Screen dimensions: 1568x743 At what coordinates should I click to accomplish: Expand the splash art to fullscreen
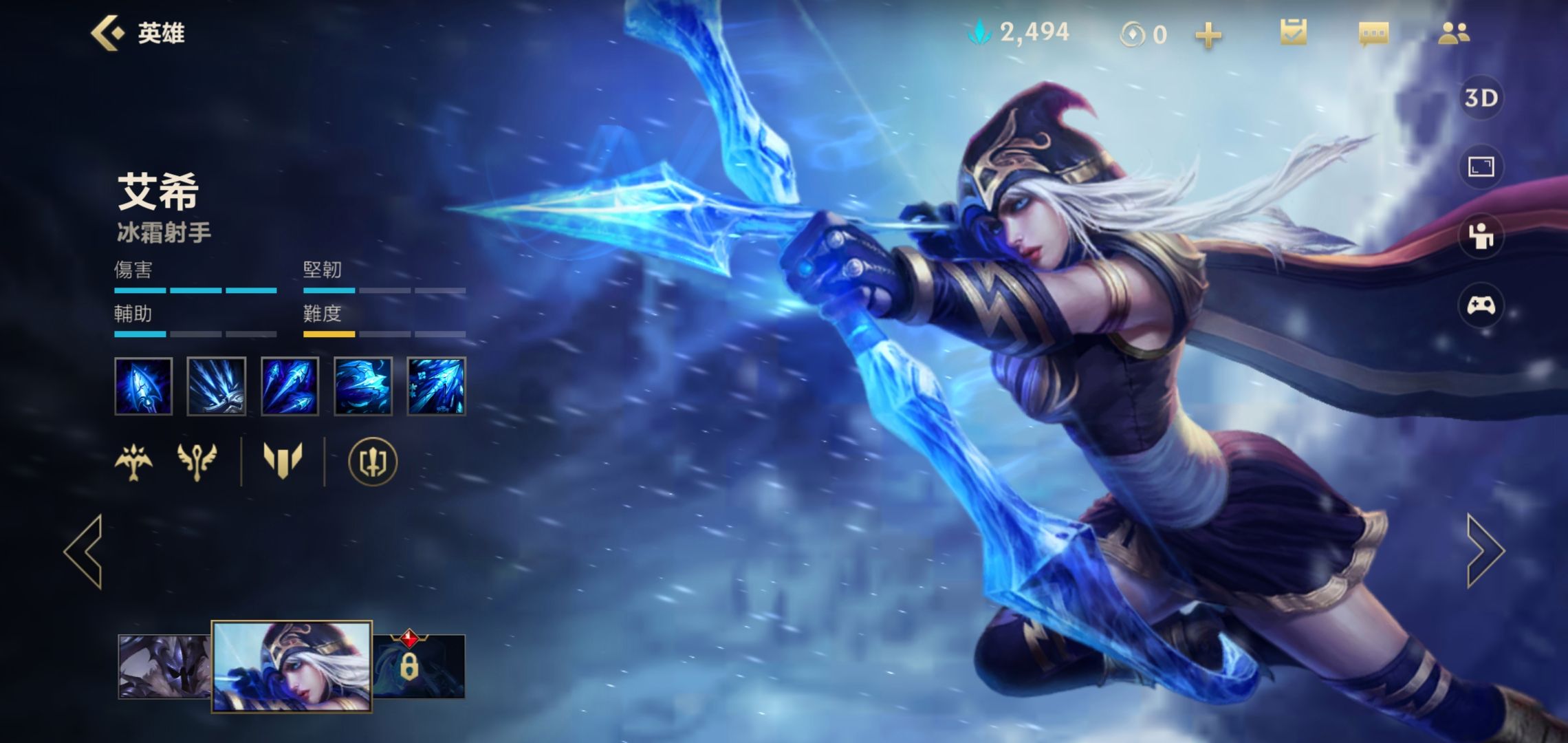[x=1481, y=166]
